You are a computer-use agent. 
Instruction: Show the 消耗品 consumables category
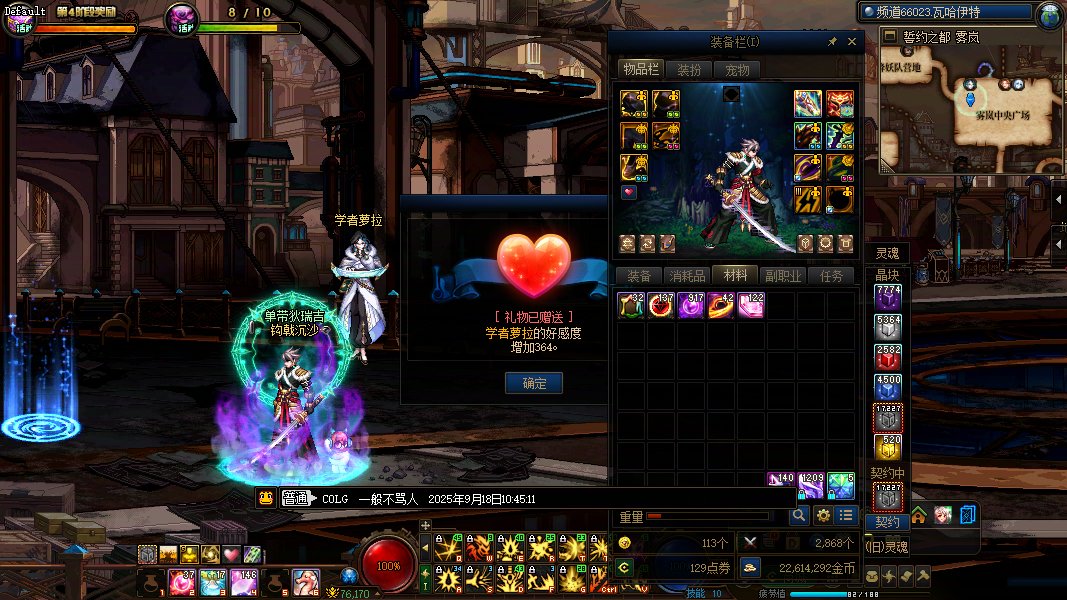(x=687, y=276)
